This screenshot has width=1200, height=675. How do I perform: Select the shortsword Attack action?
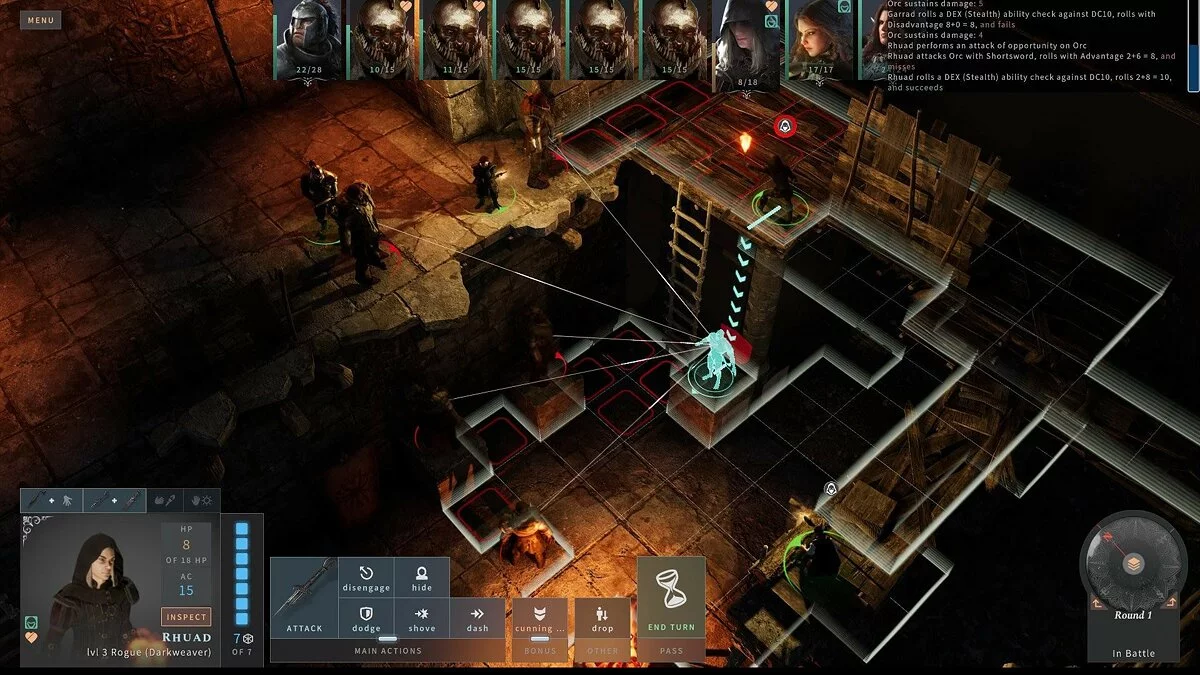click(x=304, y=597)
